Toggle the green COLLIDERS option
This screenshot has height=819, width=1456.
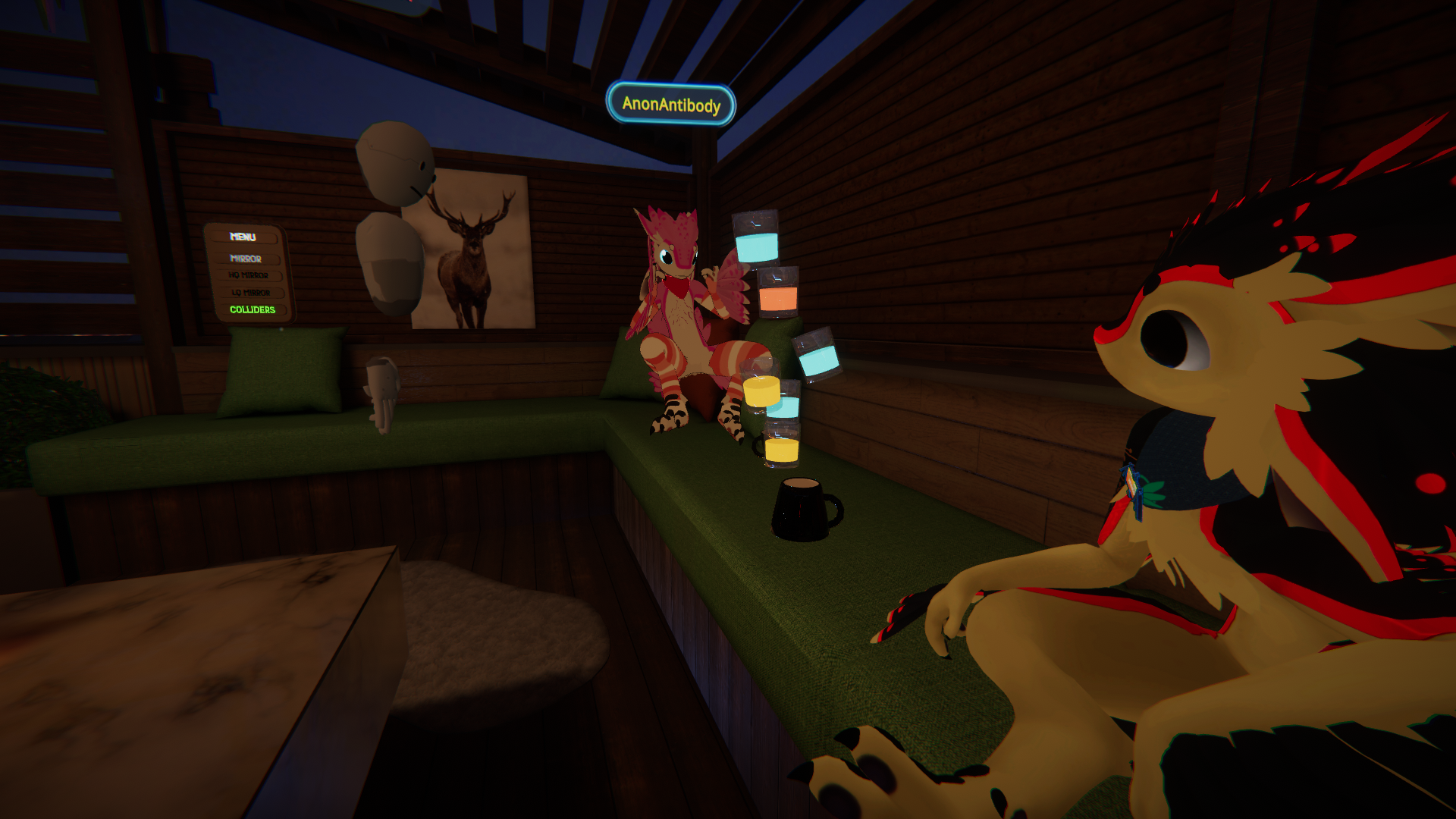coord(253,309)
